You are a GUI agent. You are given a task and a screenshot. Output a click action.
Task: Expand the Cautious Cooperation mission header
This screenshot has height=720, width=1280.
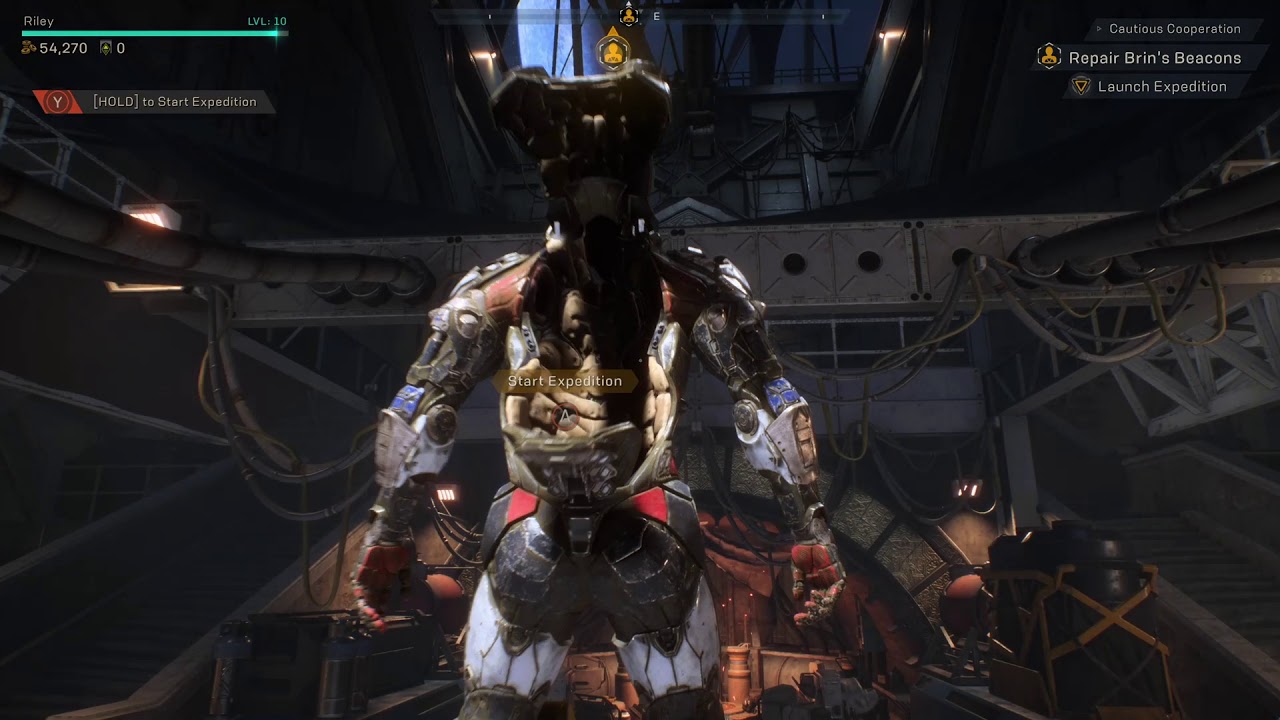pyautogui.click(x=1174, y=29)
